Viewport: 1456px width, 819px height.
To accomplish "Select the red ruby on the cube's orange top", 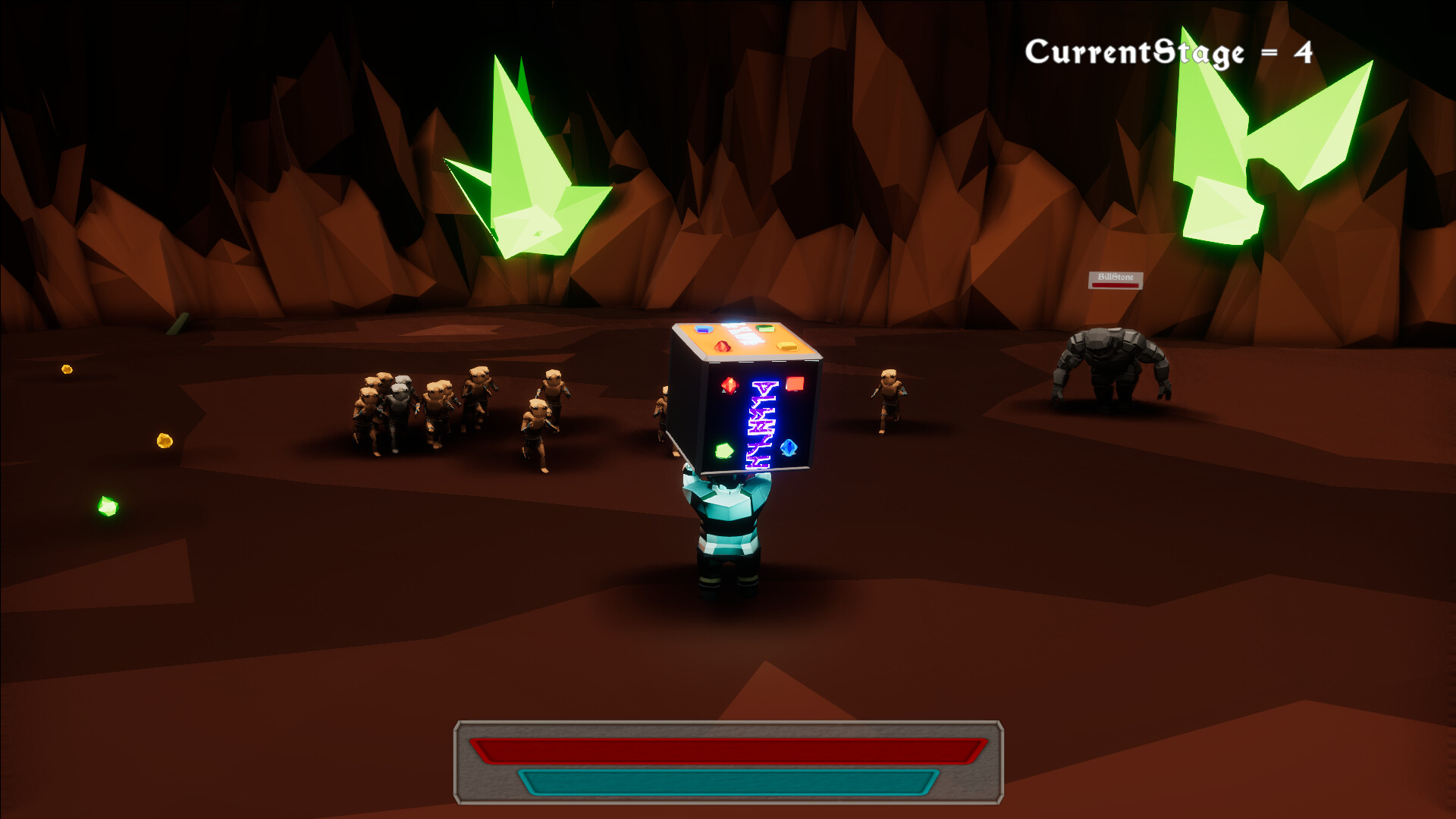I will point(723,347).
